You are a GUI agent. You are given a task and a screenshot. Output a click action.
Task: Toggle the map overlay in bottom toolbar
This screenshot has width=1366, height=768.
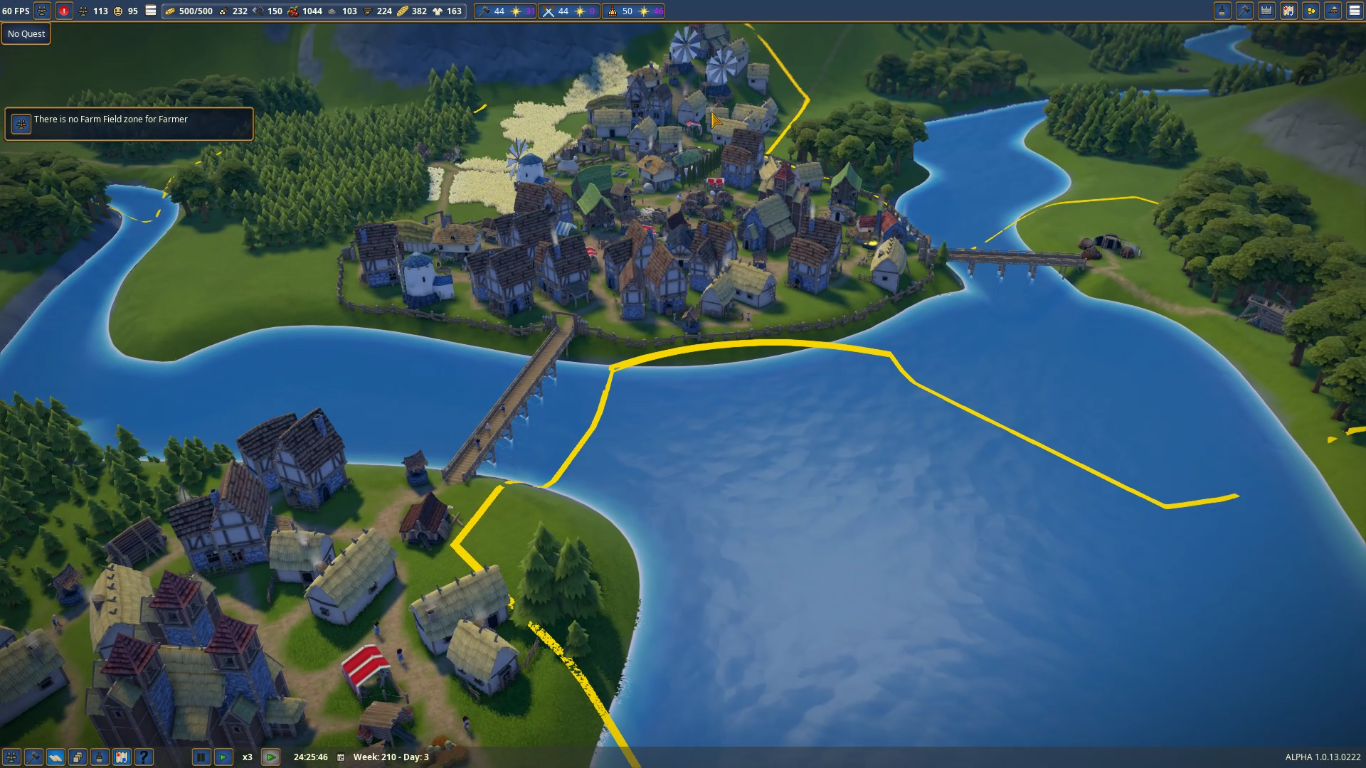(x=121, y=757)
